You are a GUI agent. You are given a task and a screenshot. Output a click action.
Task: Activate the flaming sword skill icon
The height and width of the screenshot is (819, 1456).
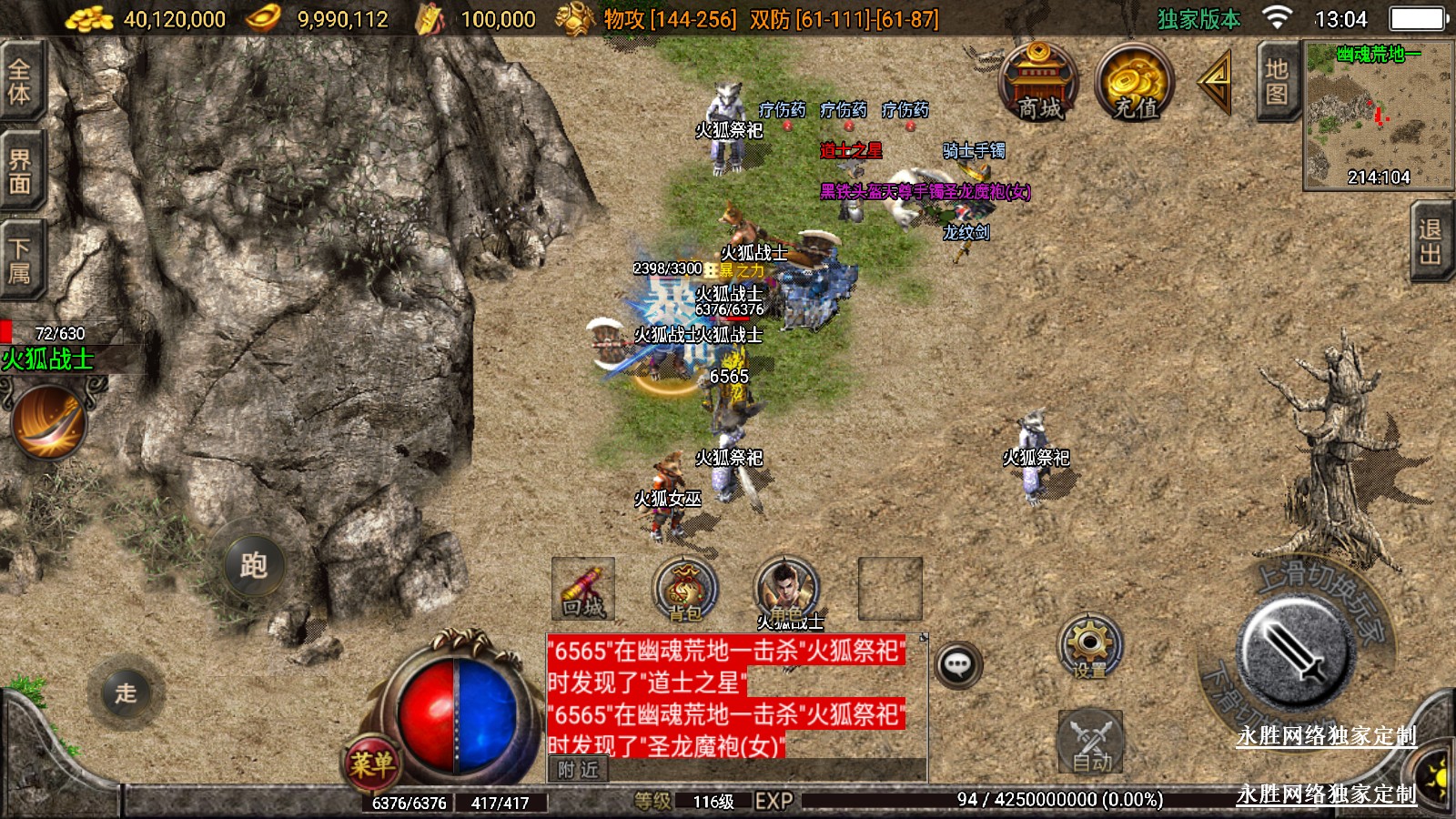(49, 421)
